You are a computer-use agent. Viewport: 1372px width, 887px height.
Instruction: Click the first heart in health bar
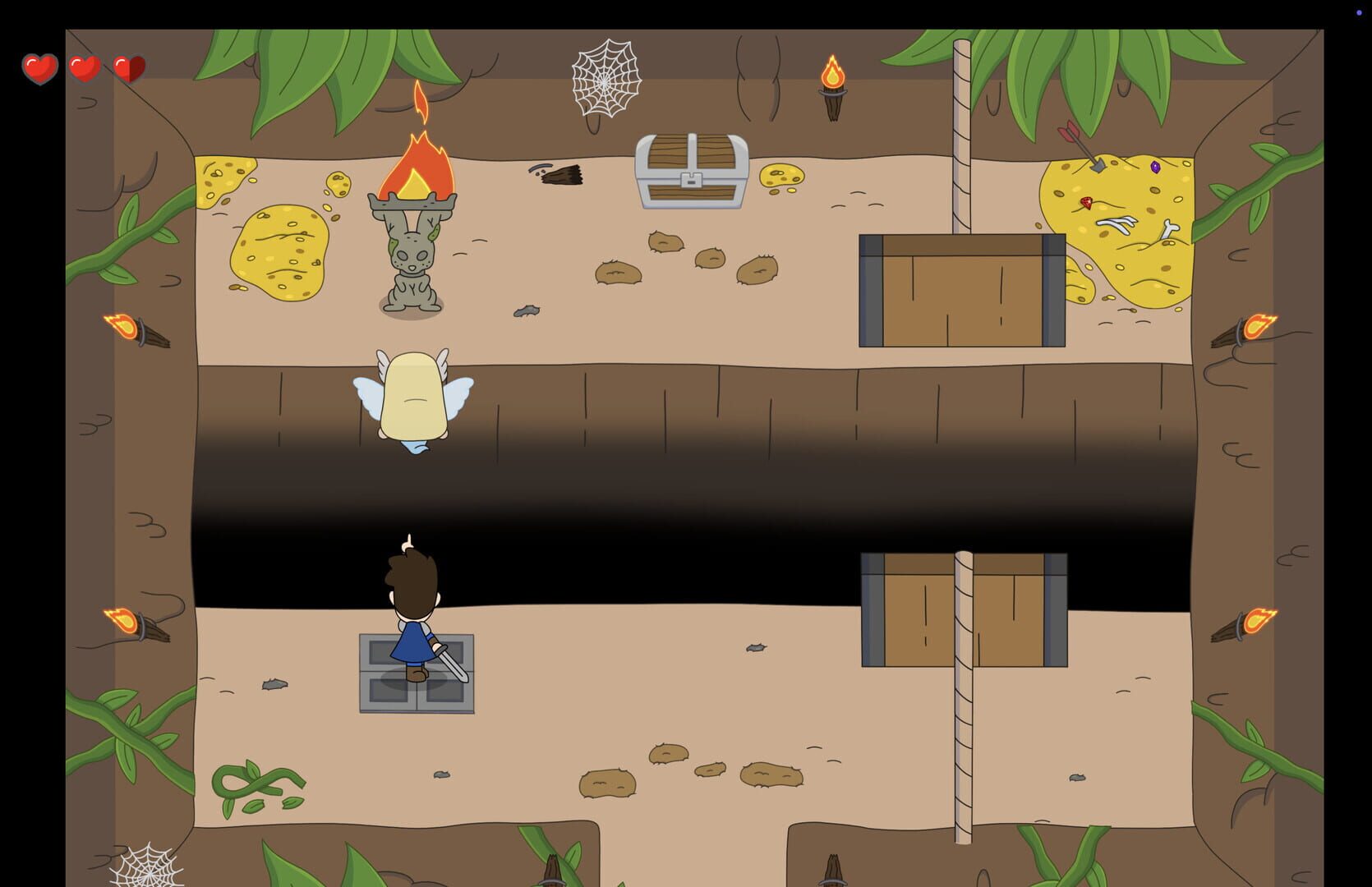[x=39, y=69]
